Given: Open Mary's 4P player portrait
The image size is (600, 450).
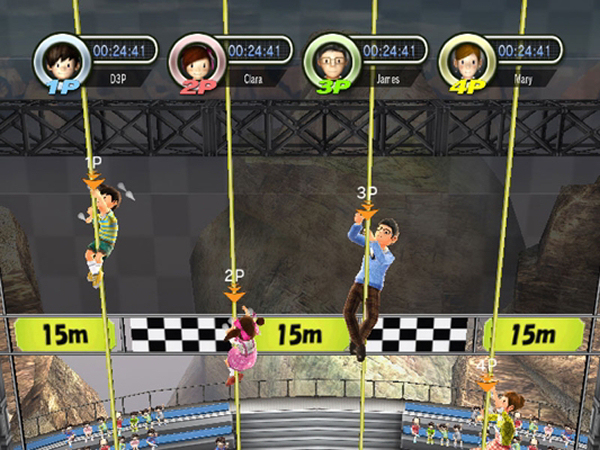Looking at the screenshot, I should pyautogui.click(x=463, y=59).
